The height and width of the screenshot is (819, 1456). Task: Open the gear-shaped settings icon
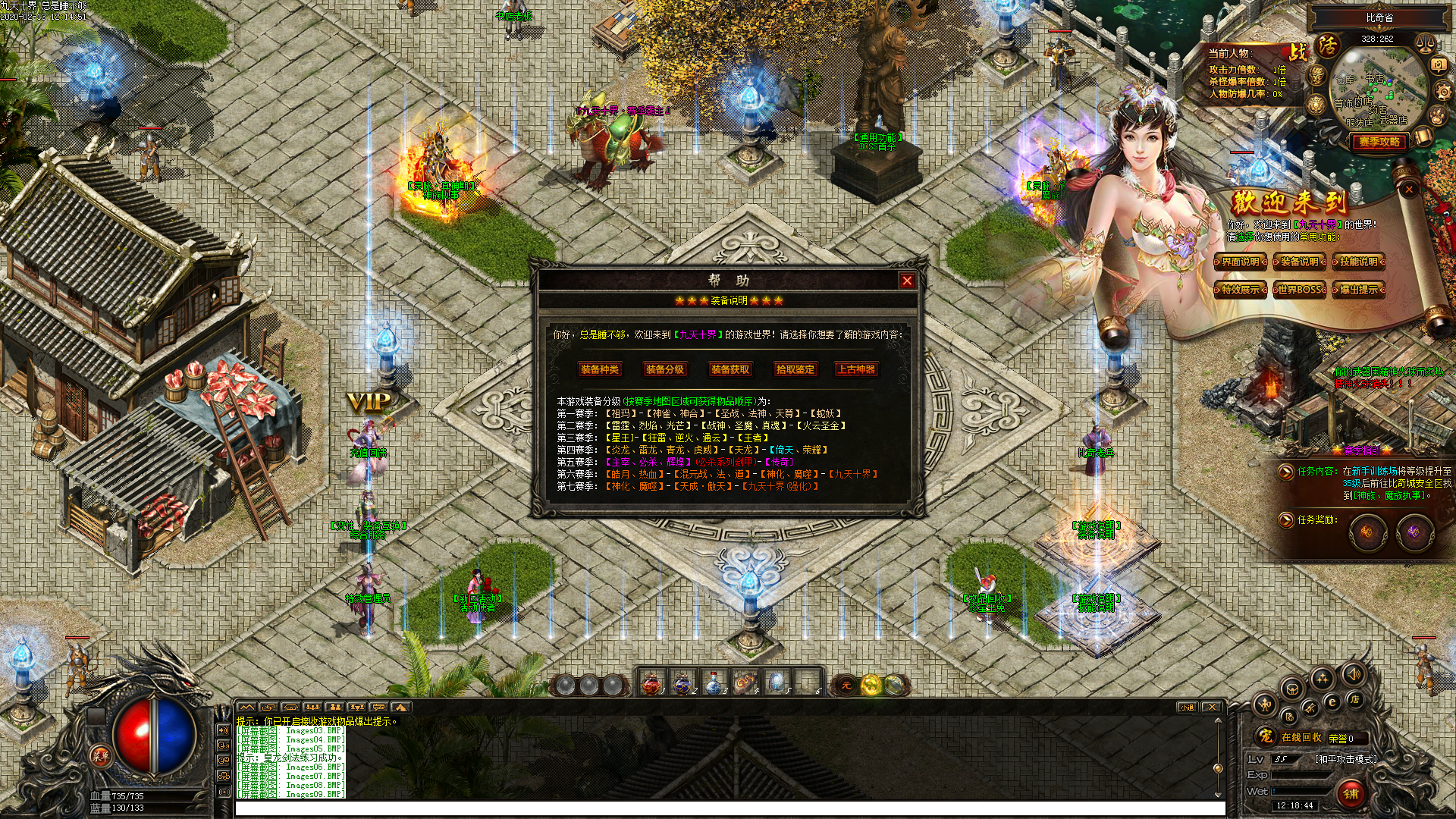click(1443, 93)
